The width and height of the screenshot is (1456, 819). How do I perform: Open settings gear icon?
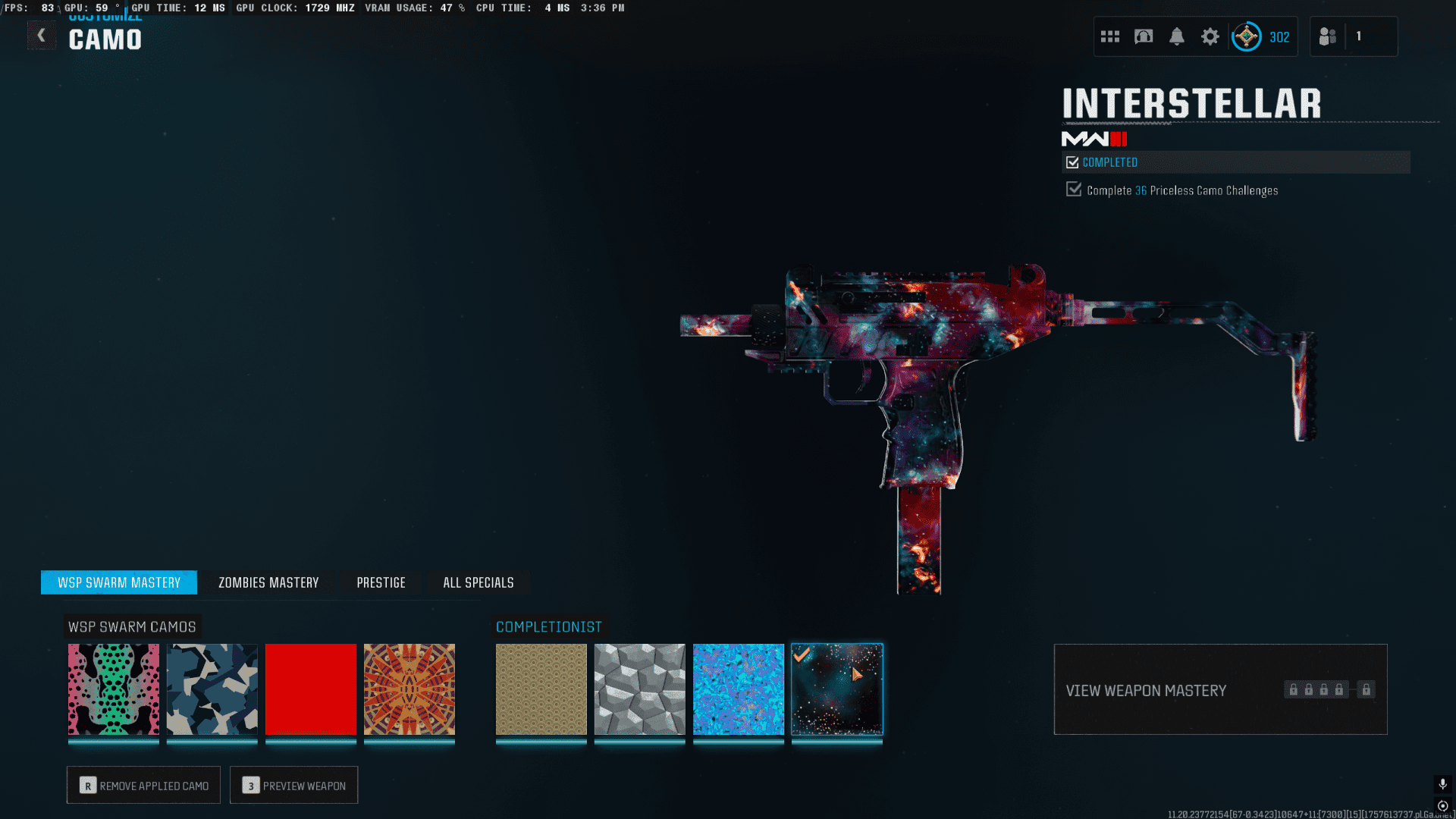coord(1210,36)
